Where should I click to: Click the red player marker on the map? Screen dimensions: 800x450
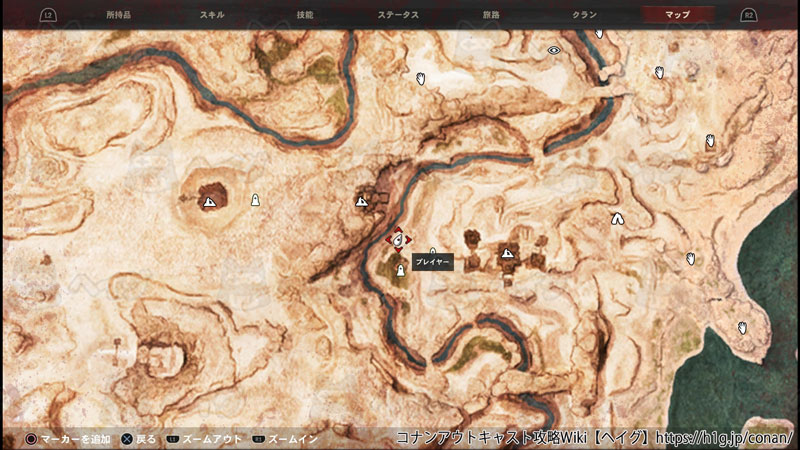tap(399, 240)
